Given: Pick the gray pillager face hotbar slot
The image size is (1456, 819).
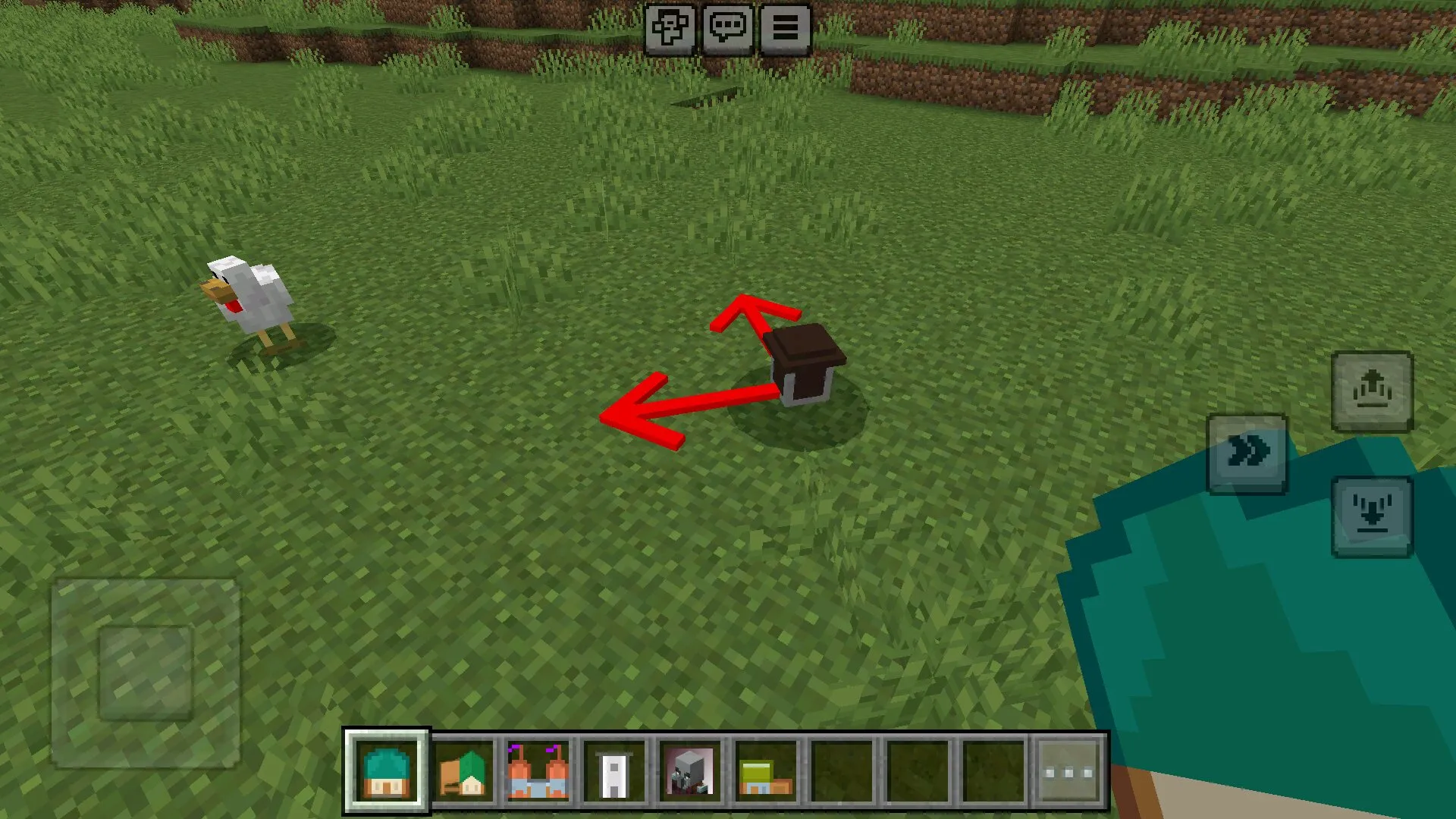Looking at the screenshot, I should (x=690, y=772).
